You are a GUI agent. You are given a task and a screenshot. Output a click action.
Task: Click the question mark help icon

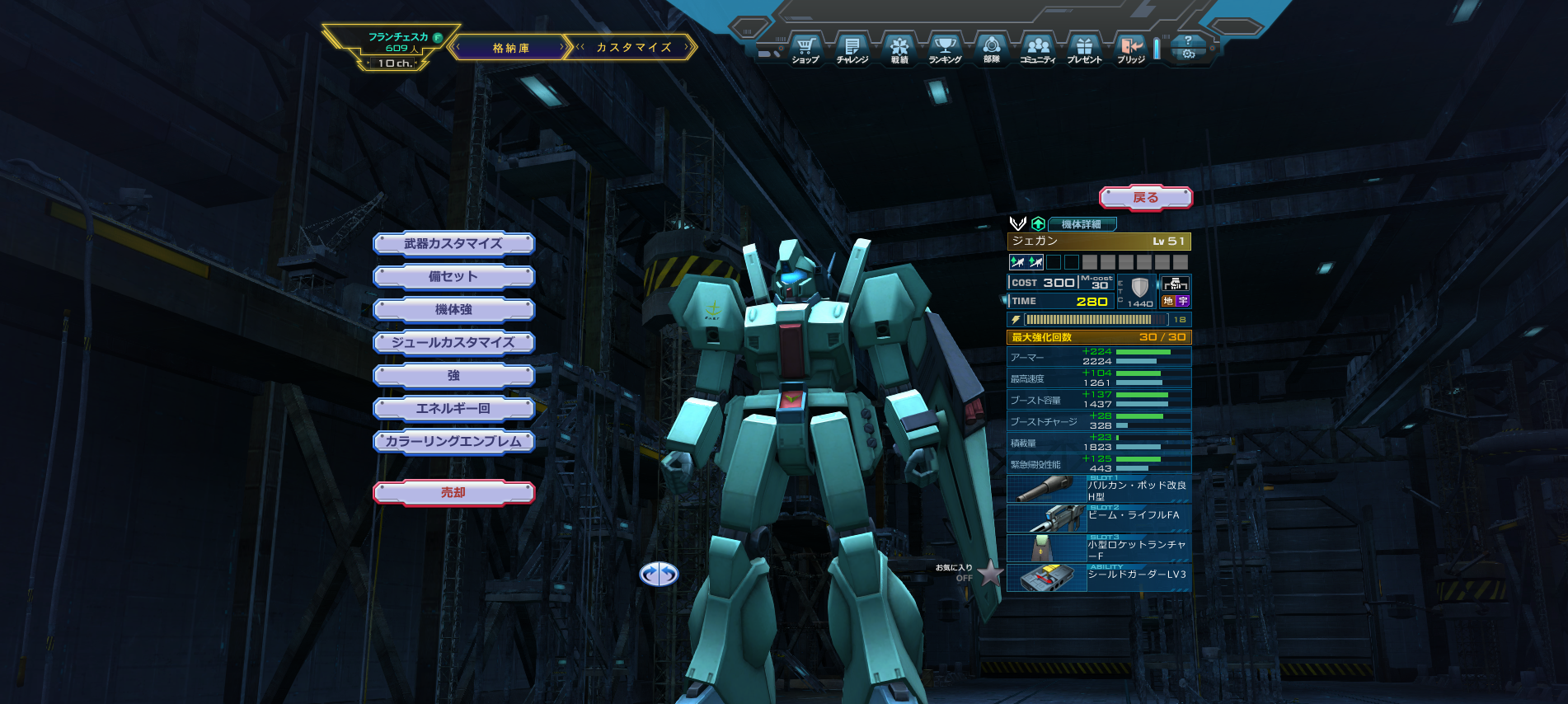point(1188,40)
